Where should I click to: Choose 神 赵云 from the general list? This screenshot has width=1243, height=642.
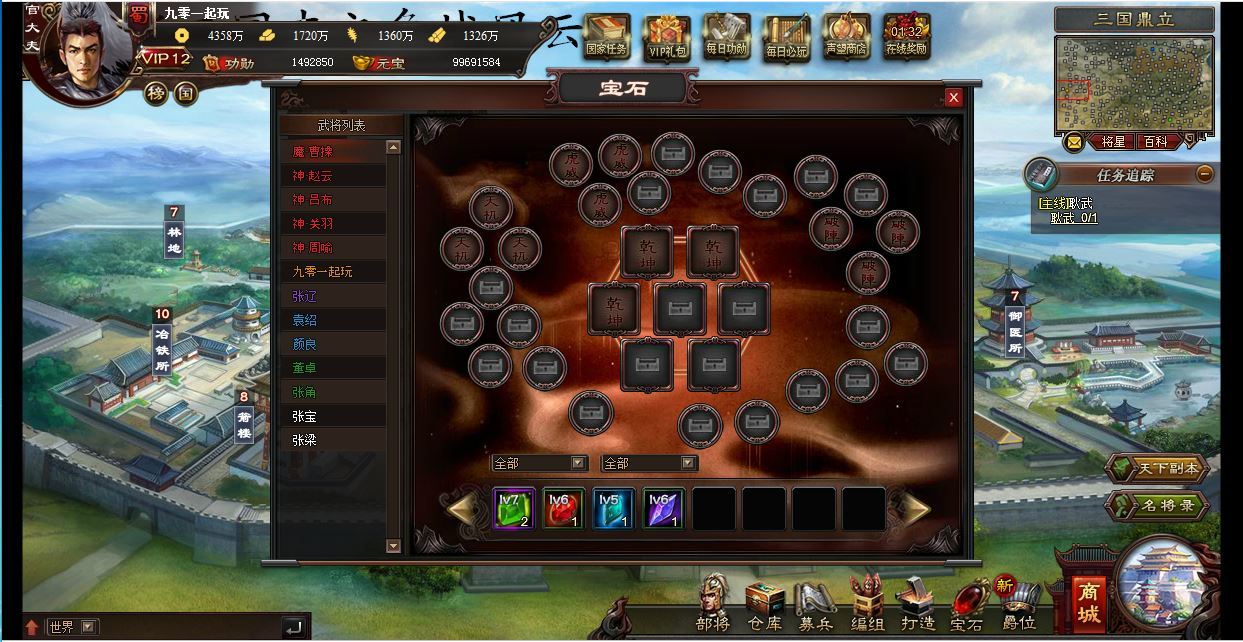pos(334,176)
